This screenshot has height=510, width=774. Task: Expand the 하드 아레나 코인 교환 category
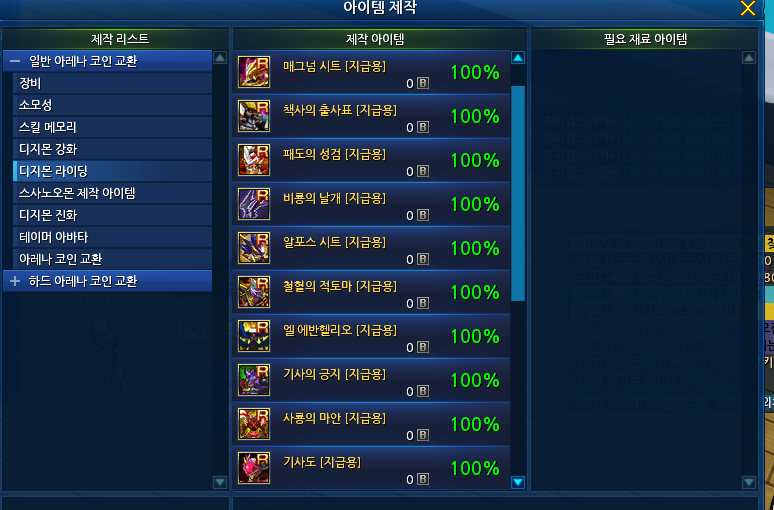tap(15, 281)
